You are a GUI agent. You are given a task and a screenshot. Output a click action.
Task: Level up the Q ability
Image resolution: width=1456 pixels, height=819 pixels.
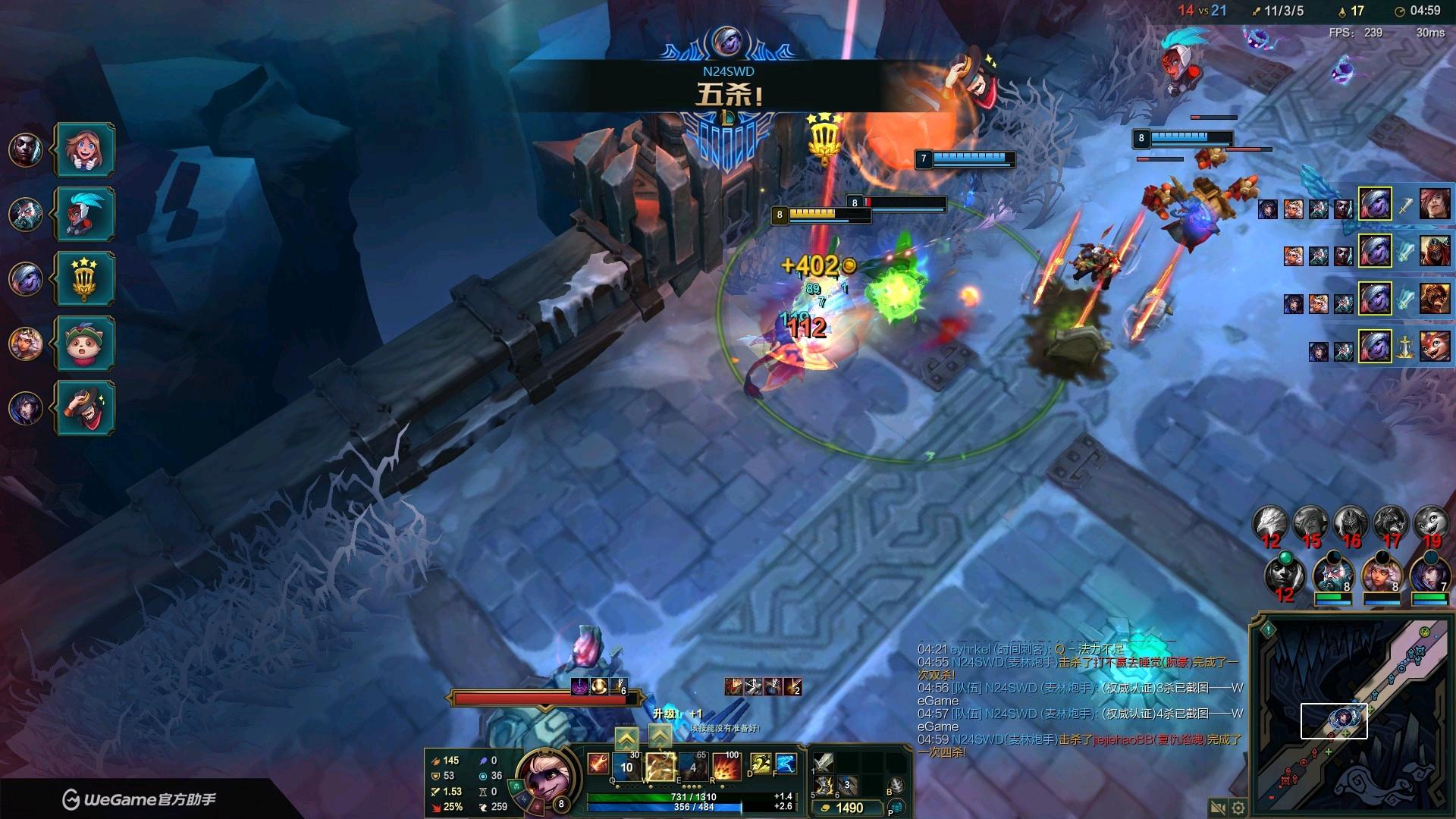626,738
